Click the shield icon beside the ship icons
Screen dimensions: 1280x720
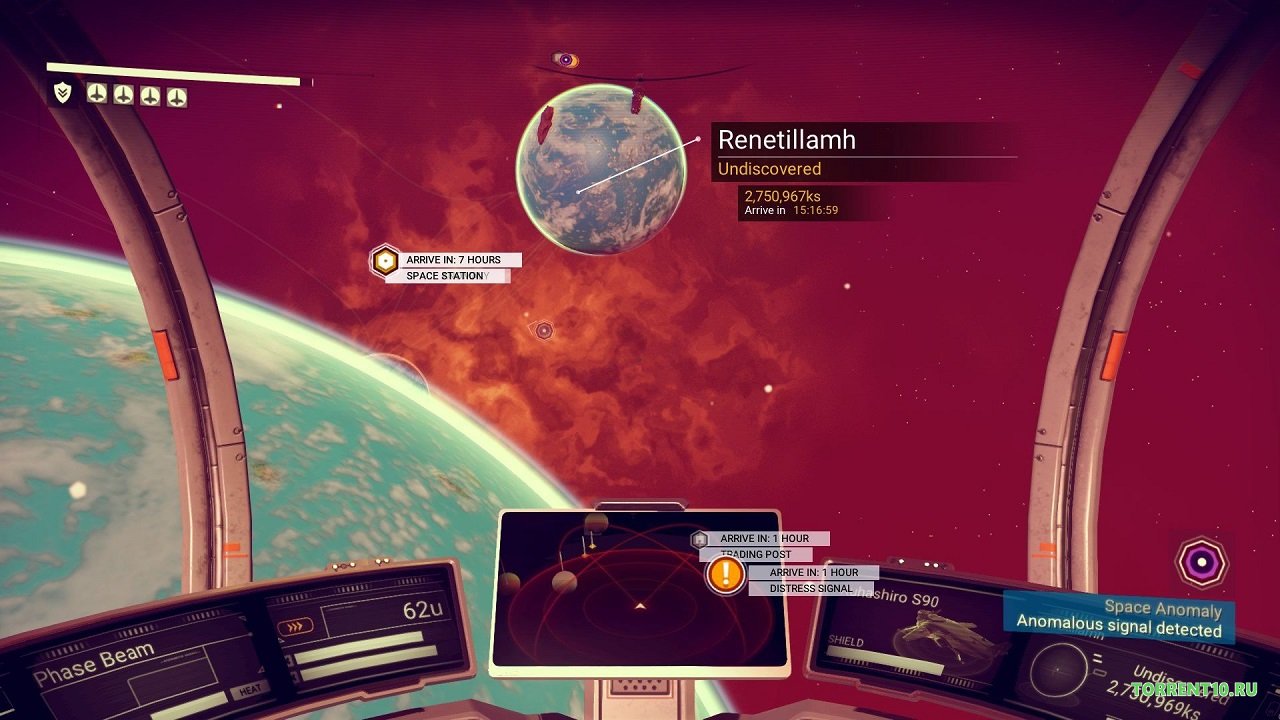coord(63,93)
